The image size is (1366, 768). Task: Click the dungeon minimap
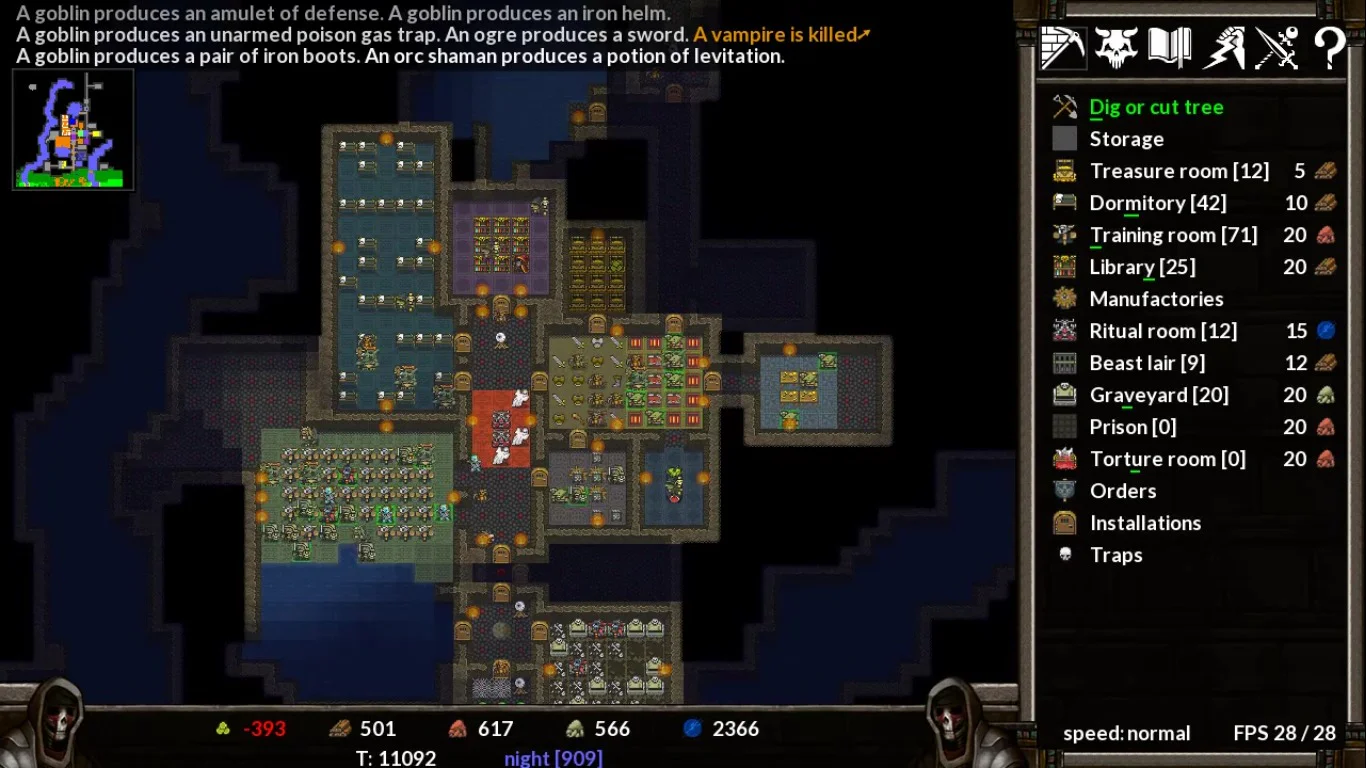73,129
